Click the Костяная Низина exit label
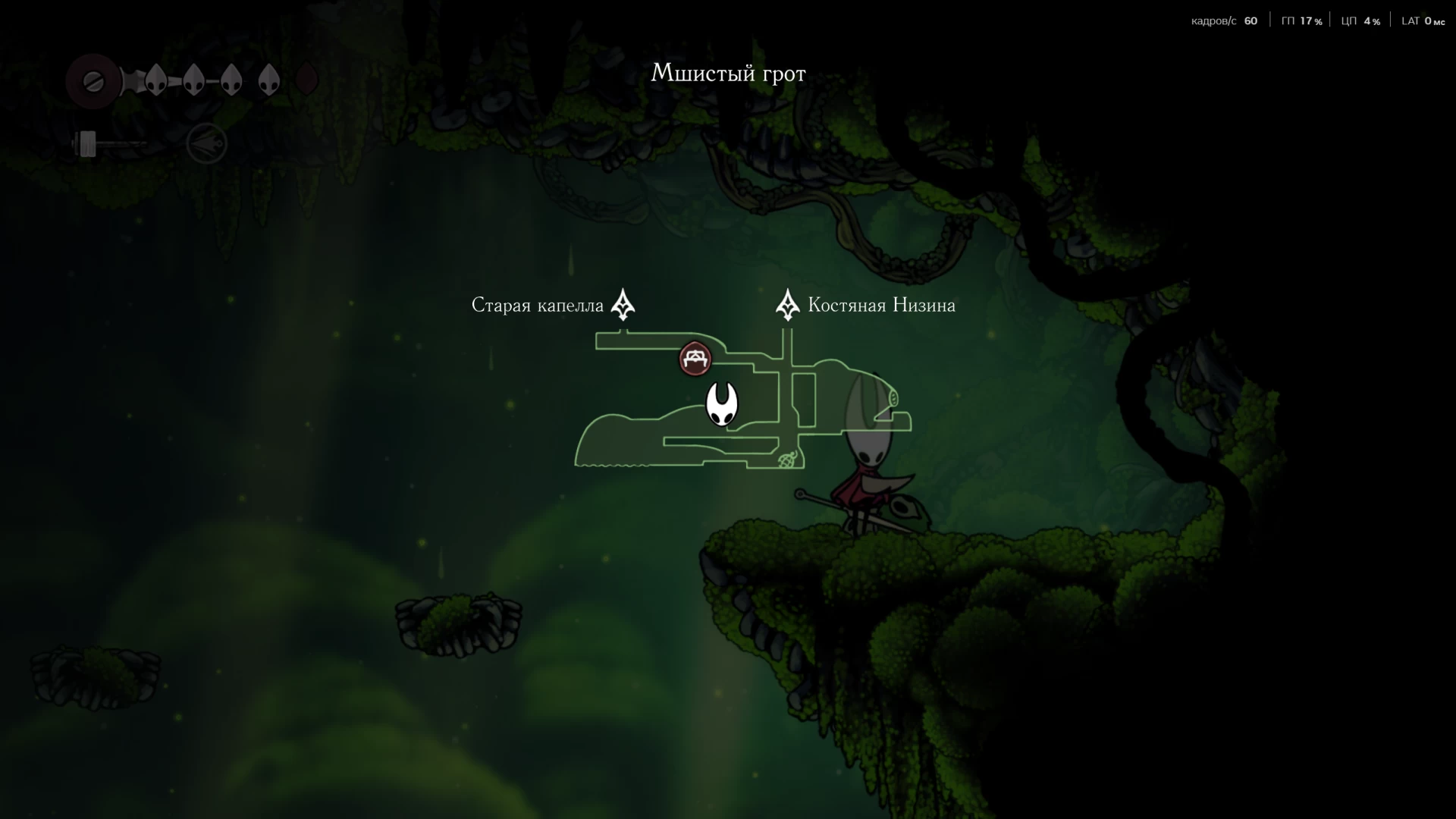This screenshot has width=1456, height=819. coord(881,305)
